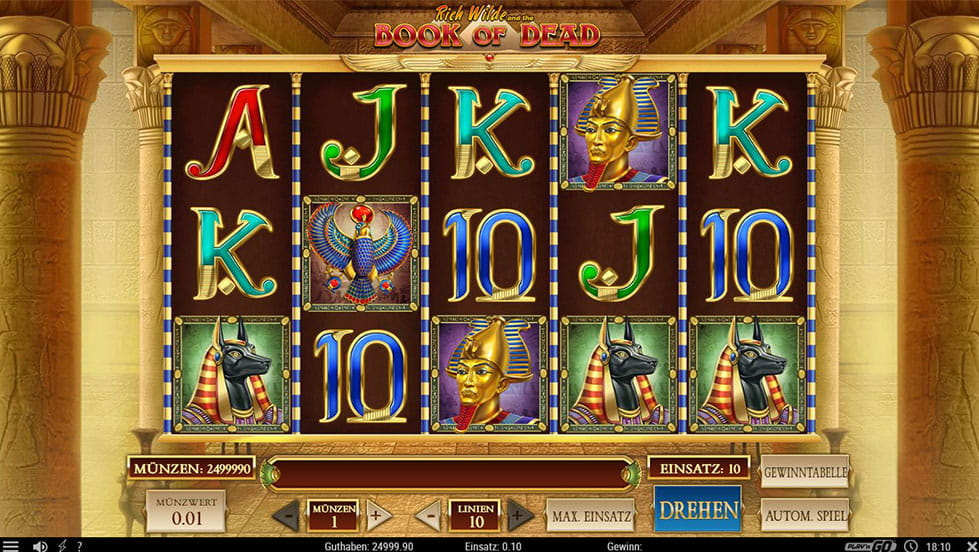Click the Münzwert coin value button
Image resolution: width=979 pixels, height=552 pixels.
click(185, 510)
